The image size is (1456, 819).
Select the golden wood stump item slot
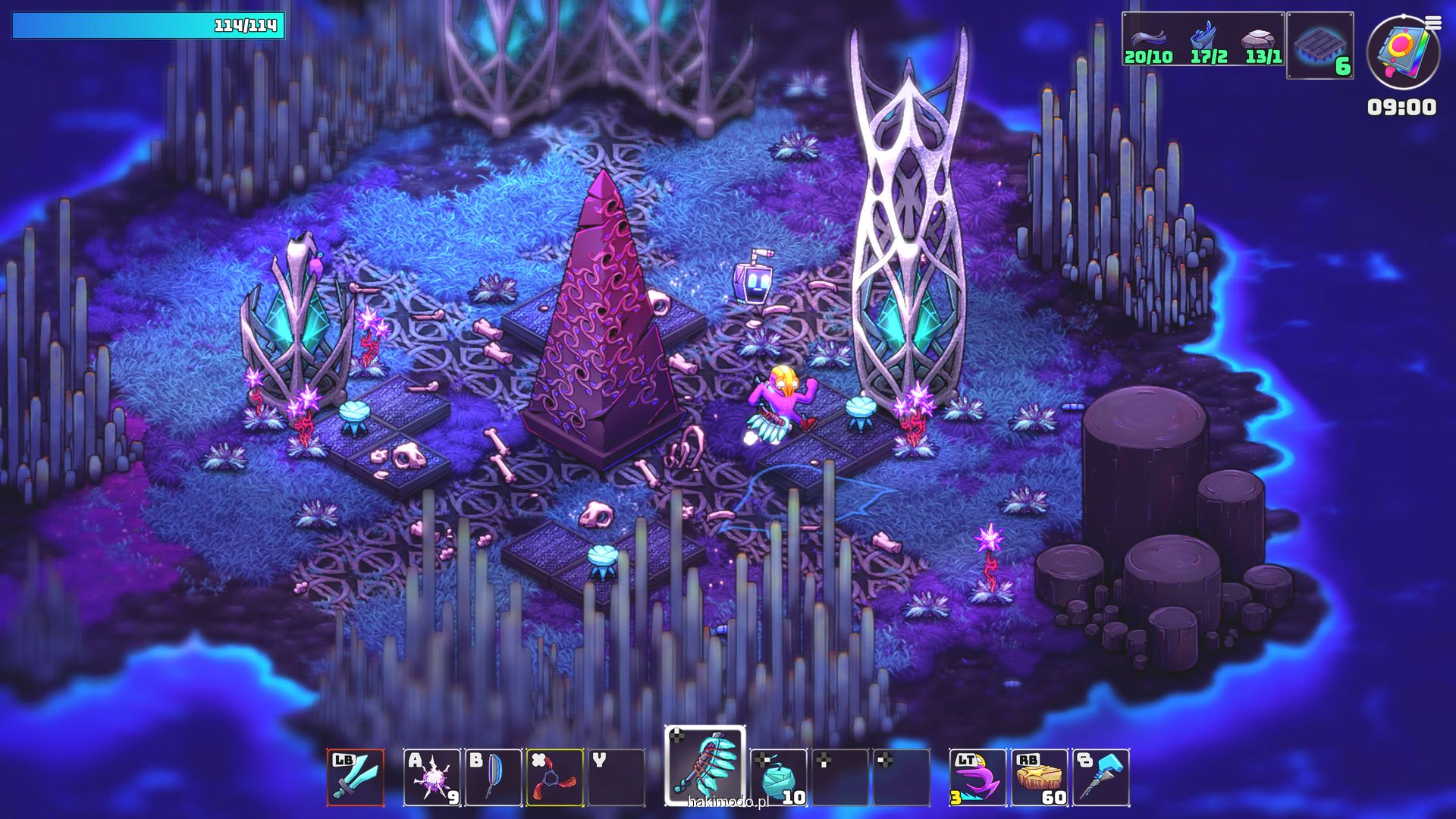click(1039, 777)
